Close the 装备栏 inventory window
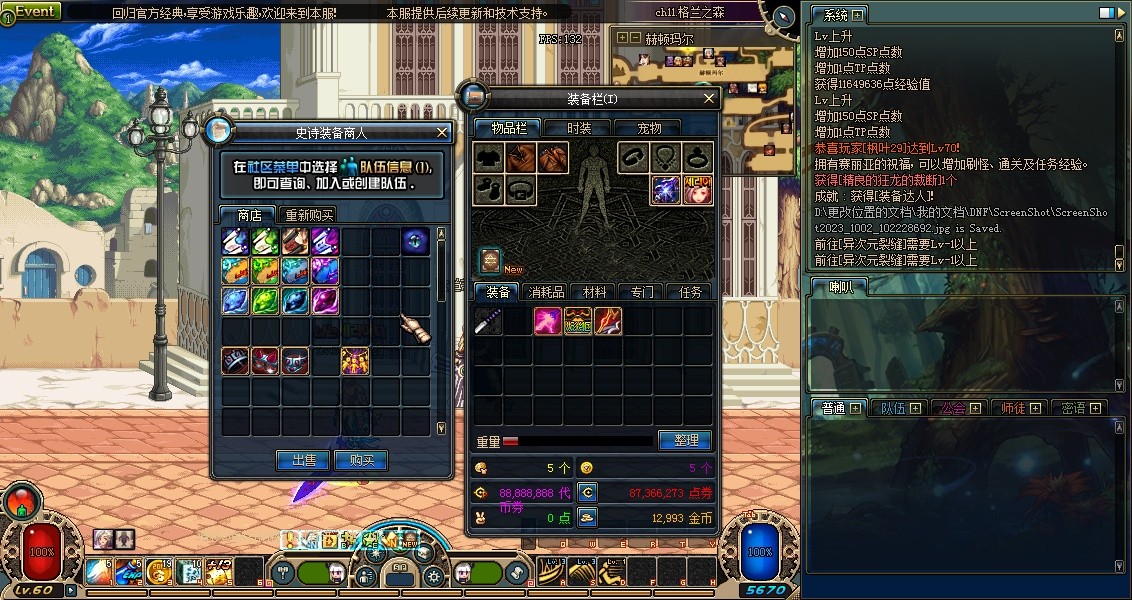The height and width of the screenshot is (600, 1132). (709, 98)
